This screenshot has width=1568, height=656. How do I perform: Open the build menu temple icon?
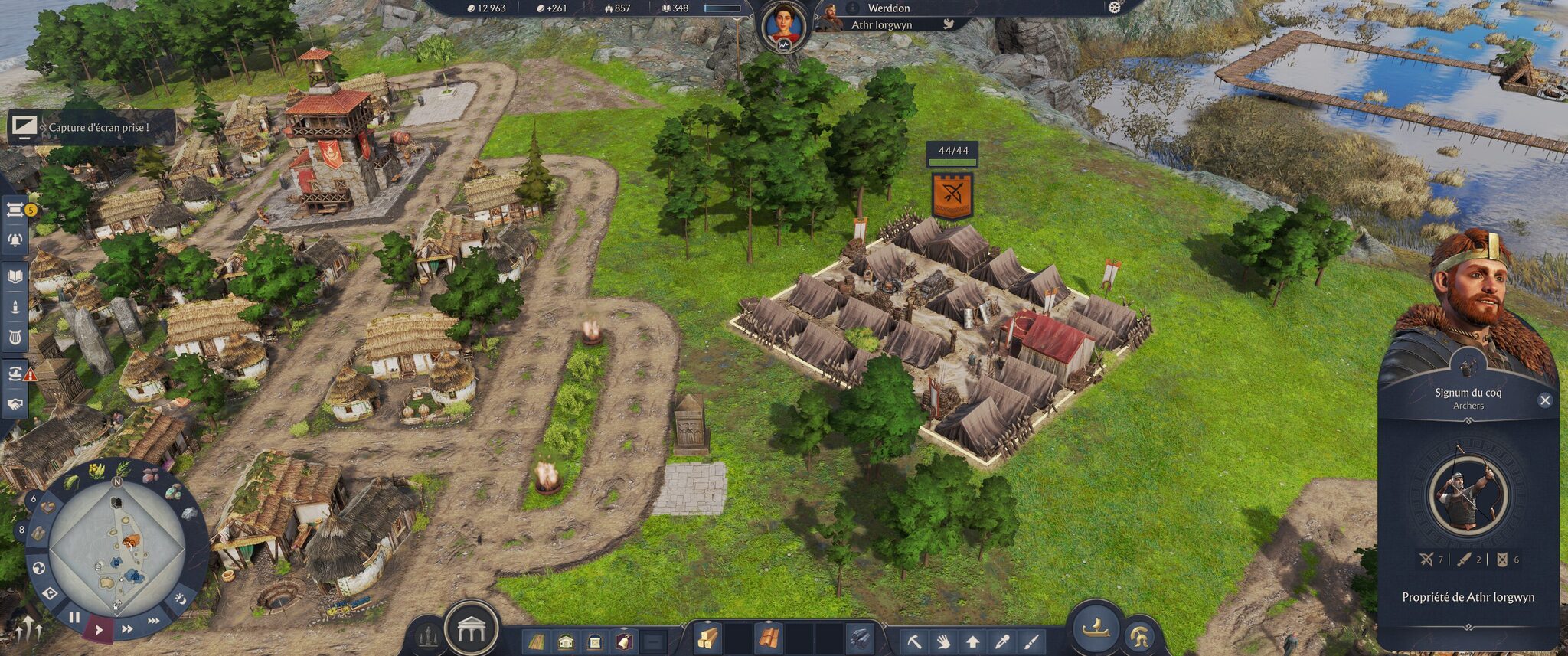click(471, 630)
